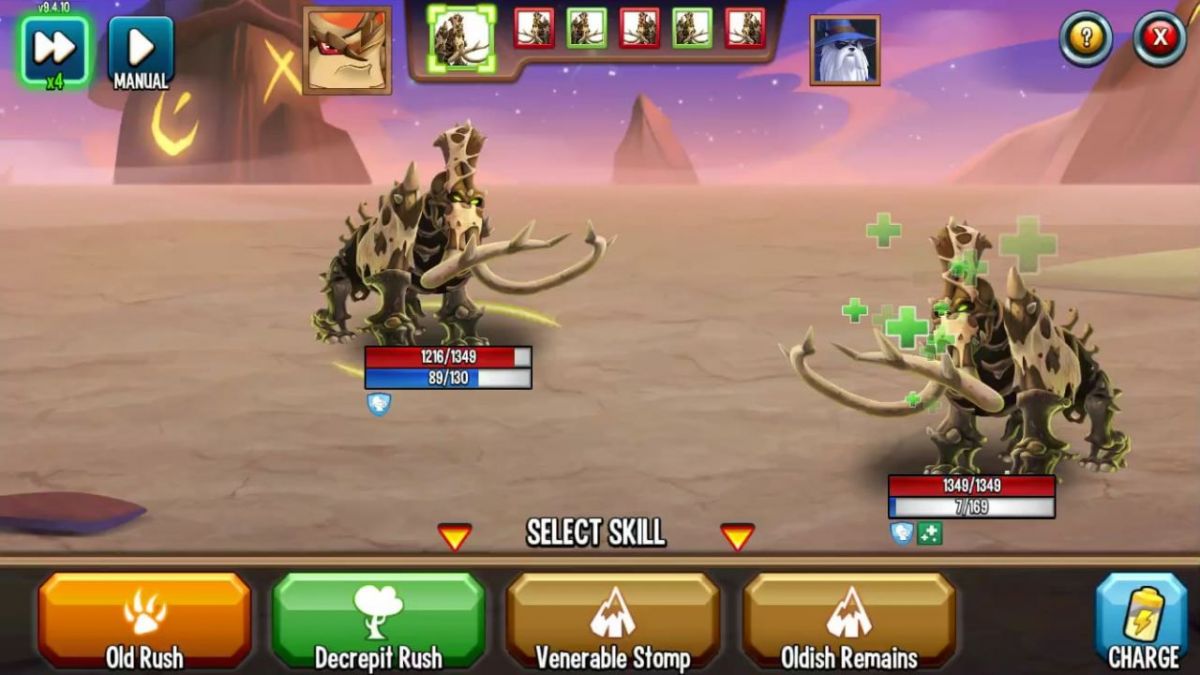Switch to Manual battle mode
Screen dimensions: 1200x675
(140, 52)
